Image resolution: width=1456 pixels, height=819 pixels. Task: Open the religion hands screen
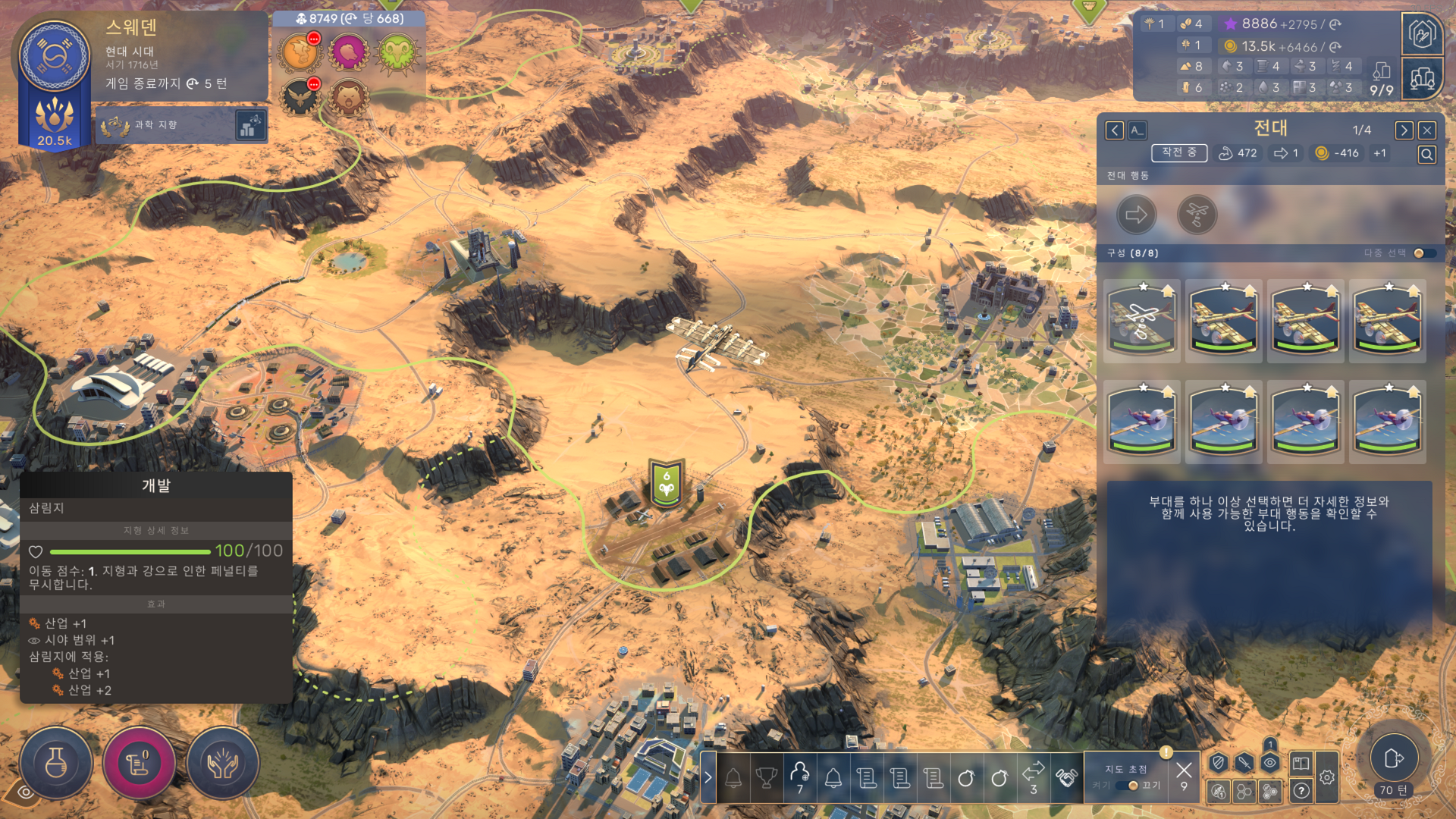pyautogui.click(x=222, y=763)
